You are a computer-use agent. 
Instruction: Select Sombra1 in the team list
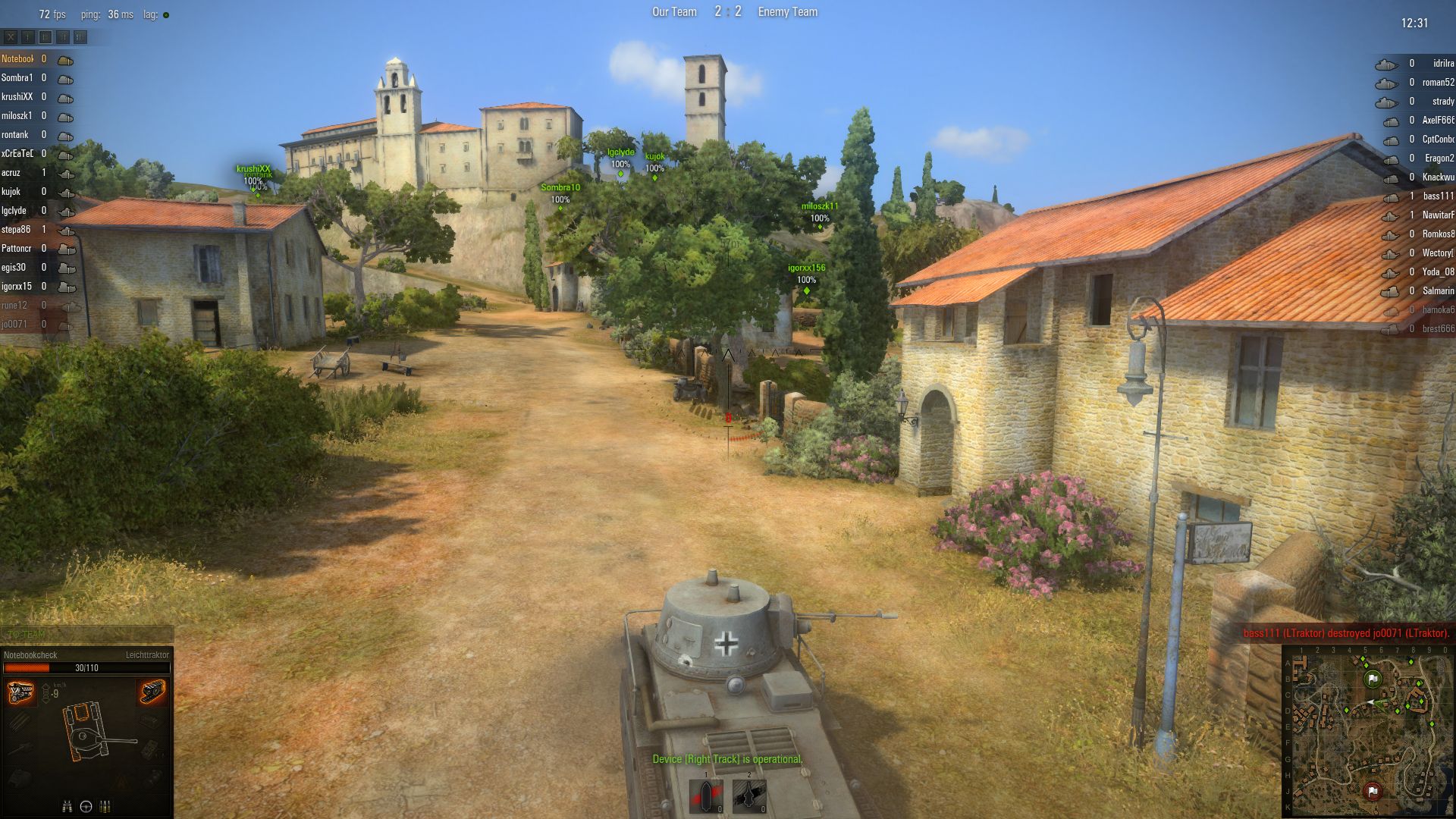pyautogui.click(x=17, y=78)
